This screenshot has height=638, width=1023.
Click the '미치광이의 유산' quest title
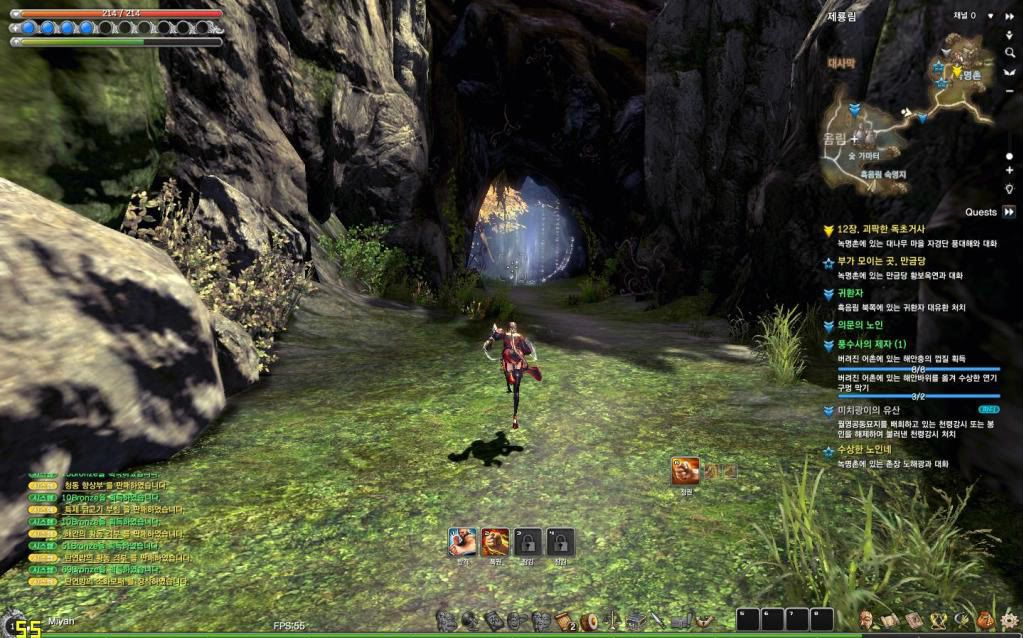click(x=869, y=410)
